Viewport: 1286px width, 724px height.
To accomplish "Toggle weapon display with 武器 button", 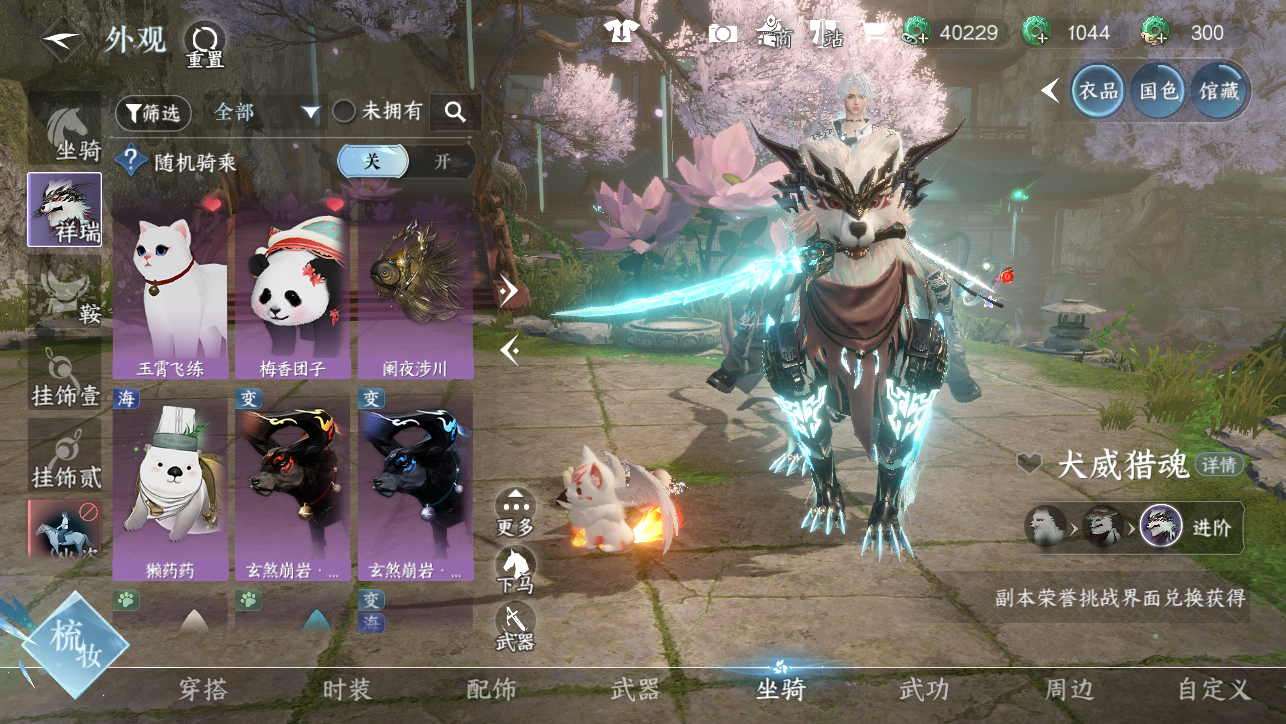I will pos(515,625).
